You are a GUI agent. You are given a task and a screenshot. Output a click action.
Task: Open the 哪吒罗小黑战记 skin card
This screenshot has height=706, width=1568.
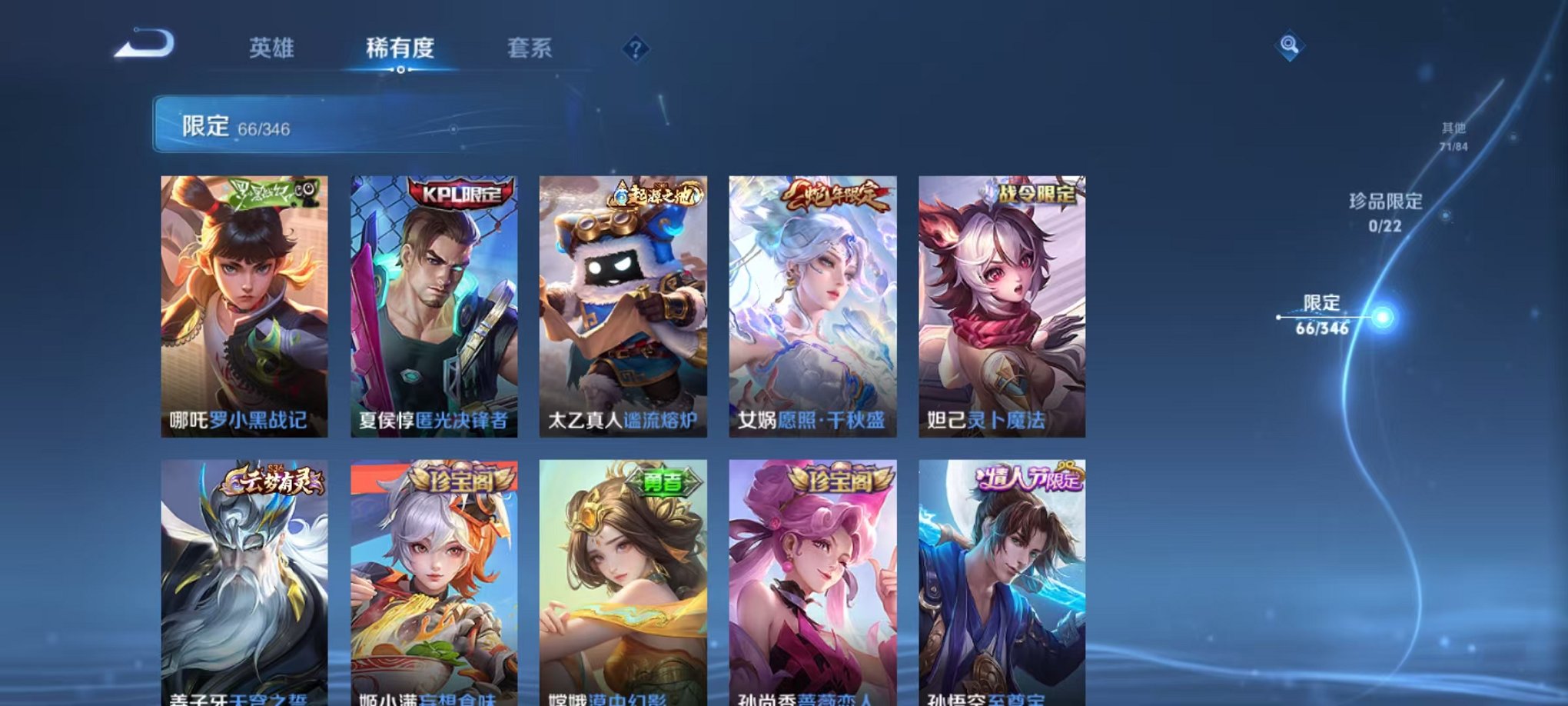[246, 308]
